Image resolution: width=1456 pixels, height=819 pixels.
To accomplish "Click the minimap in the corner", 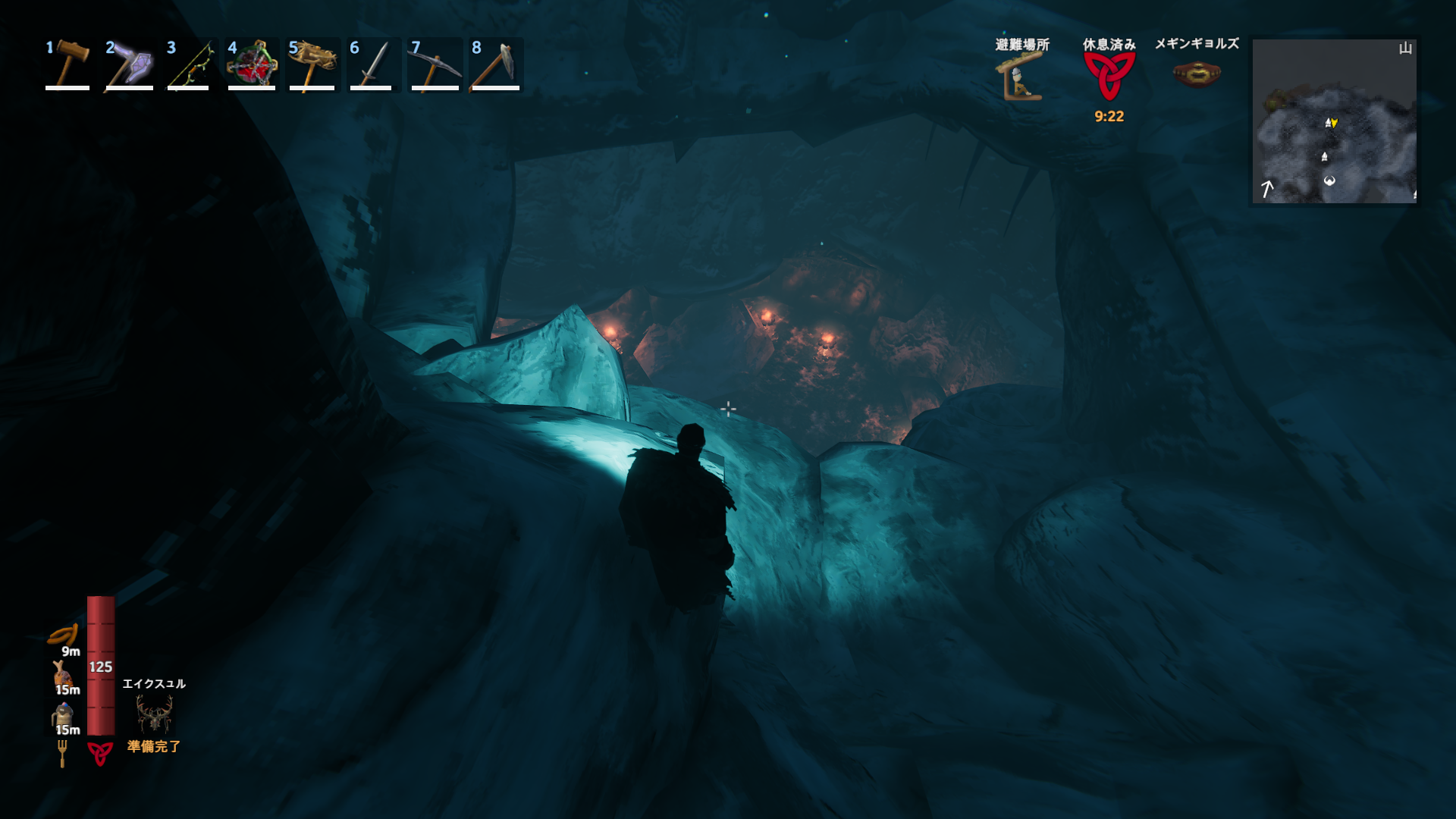I will tap(1334, 121).
